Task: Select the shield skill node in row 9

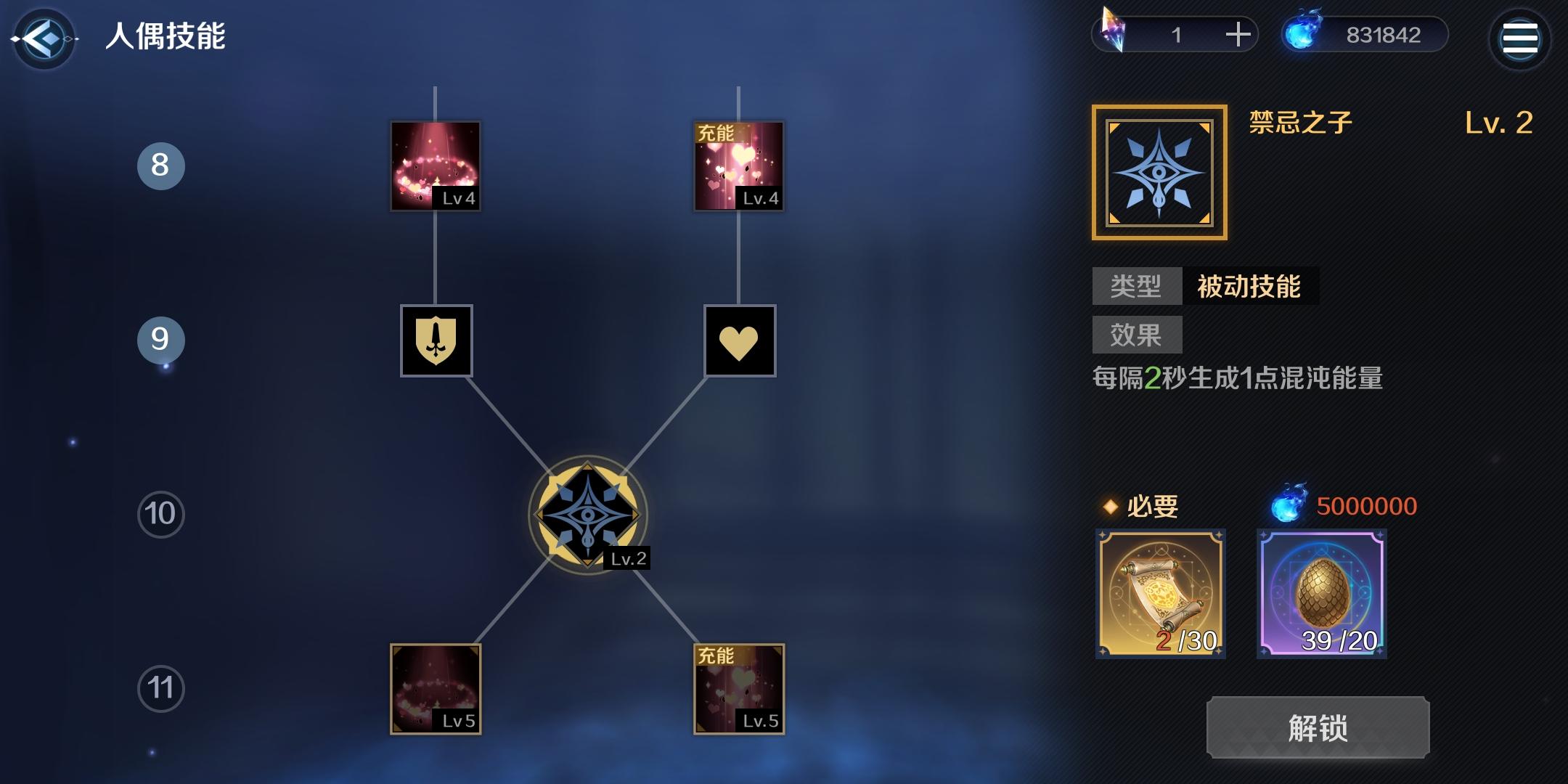Action: point(436,341)
